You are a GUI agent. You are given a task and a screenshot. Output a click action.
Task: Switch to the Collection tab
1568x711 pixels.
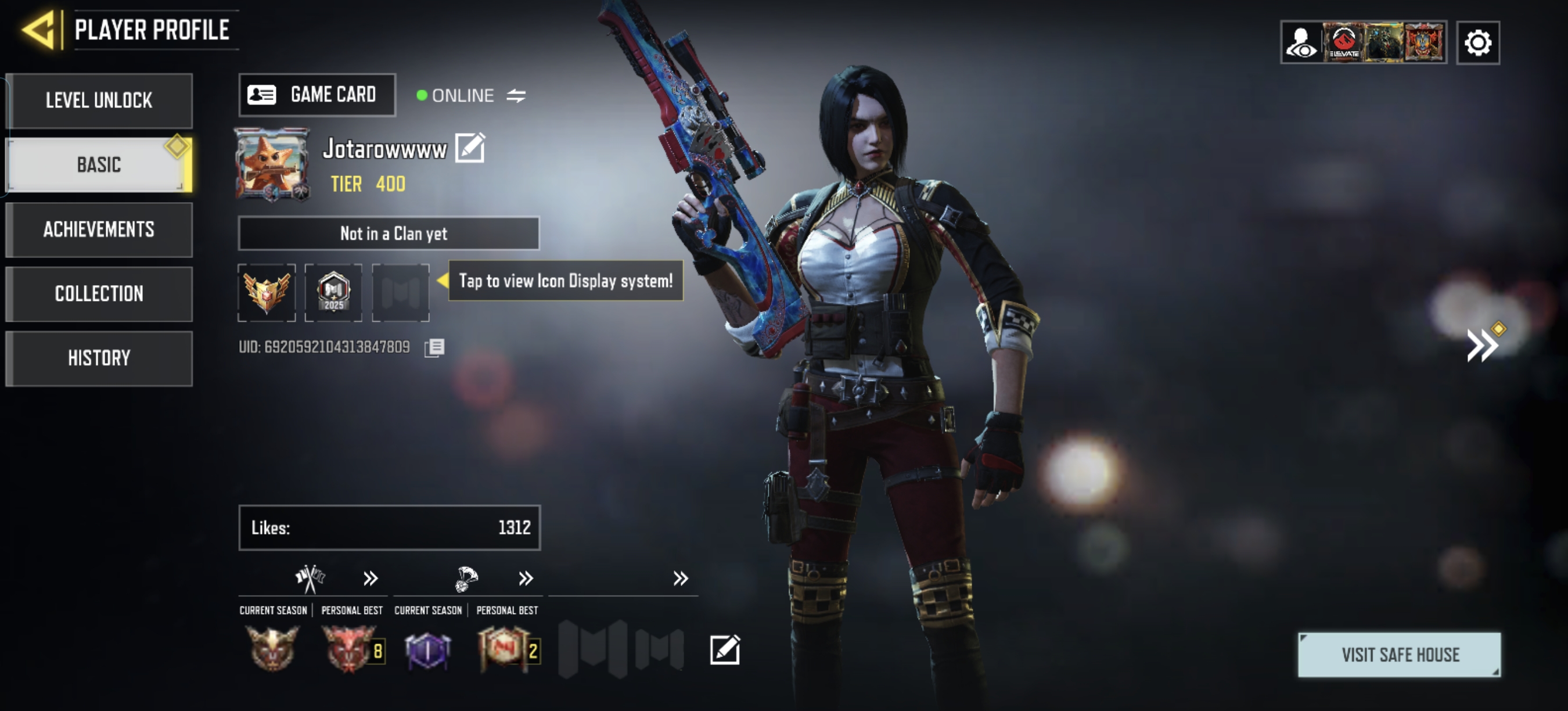click(x=99, y=293)
